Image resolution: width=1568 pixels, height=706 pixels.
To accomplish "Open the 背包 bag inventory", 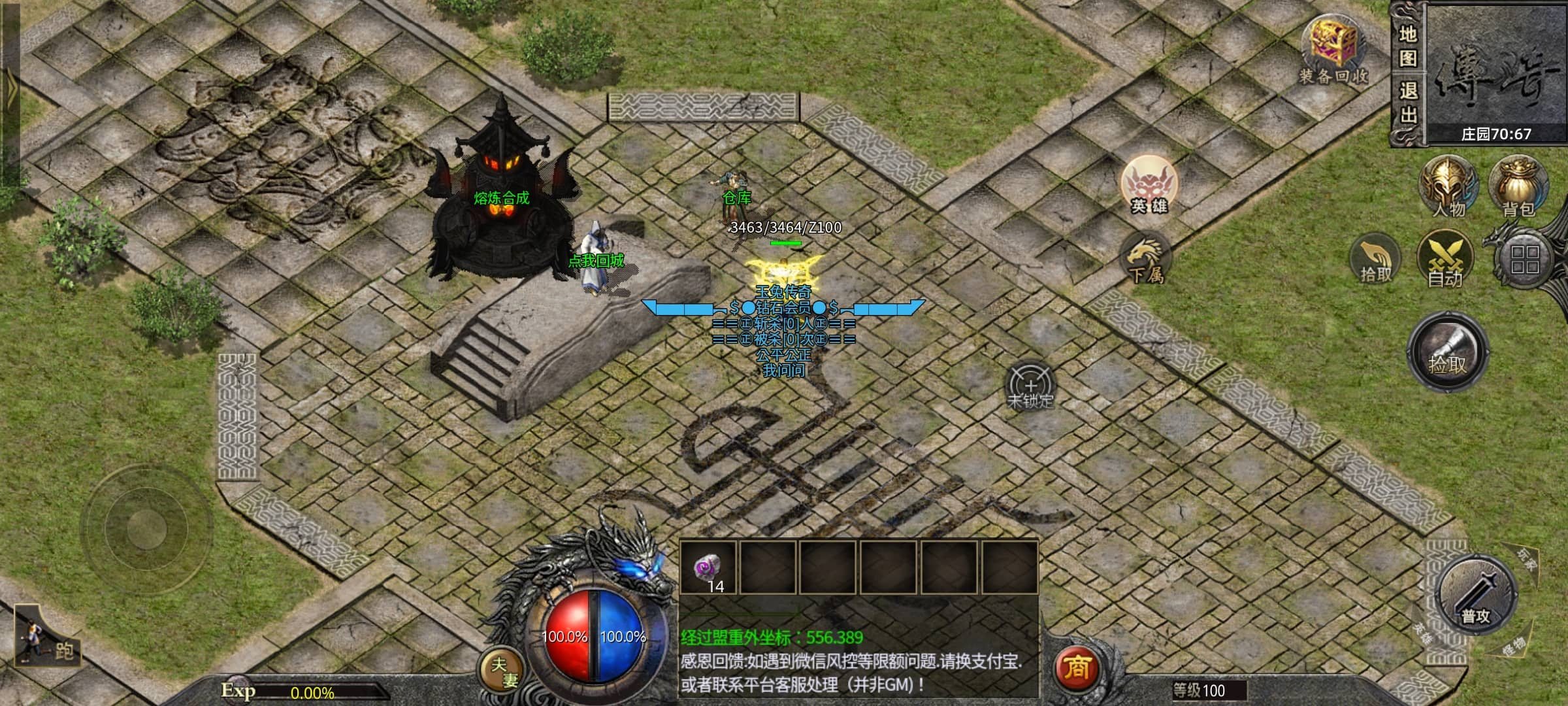I will point(1518,186).
